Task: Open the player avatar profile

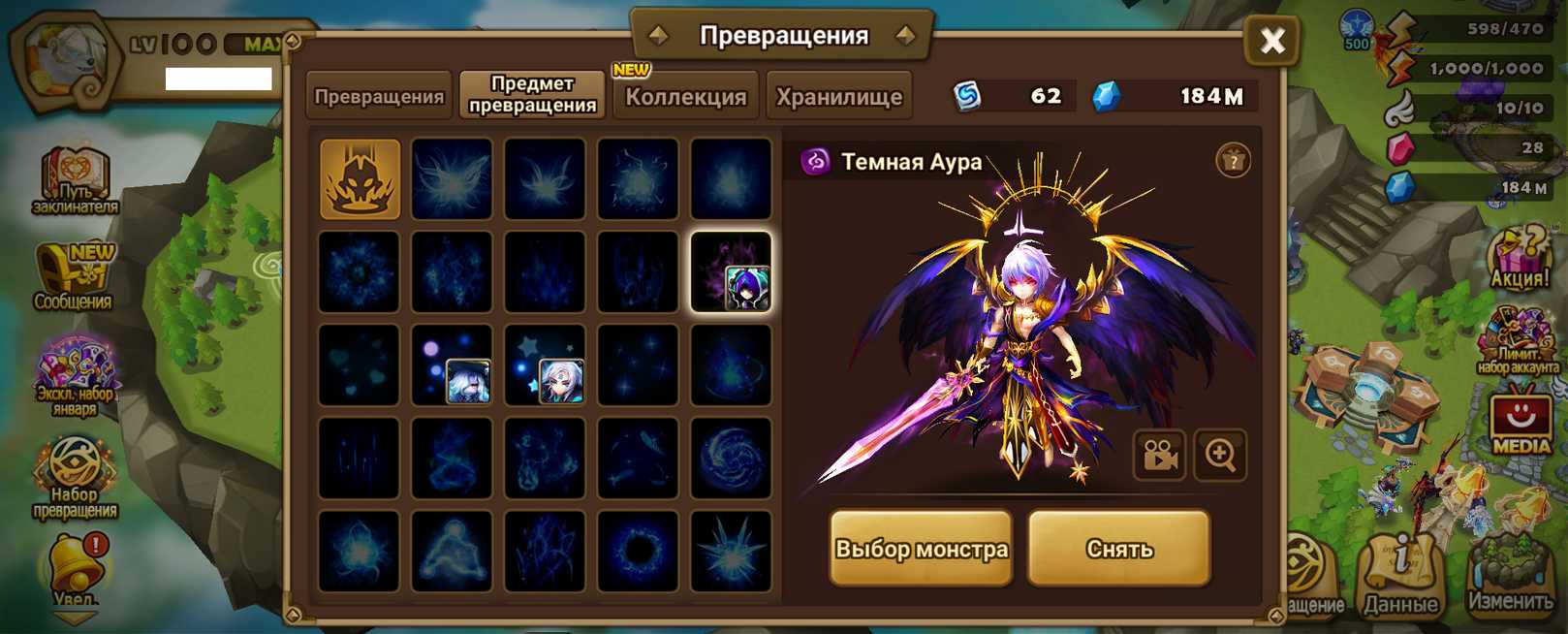Action: [x=64, y=60]
